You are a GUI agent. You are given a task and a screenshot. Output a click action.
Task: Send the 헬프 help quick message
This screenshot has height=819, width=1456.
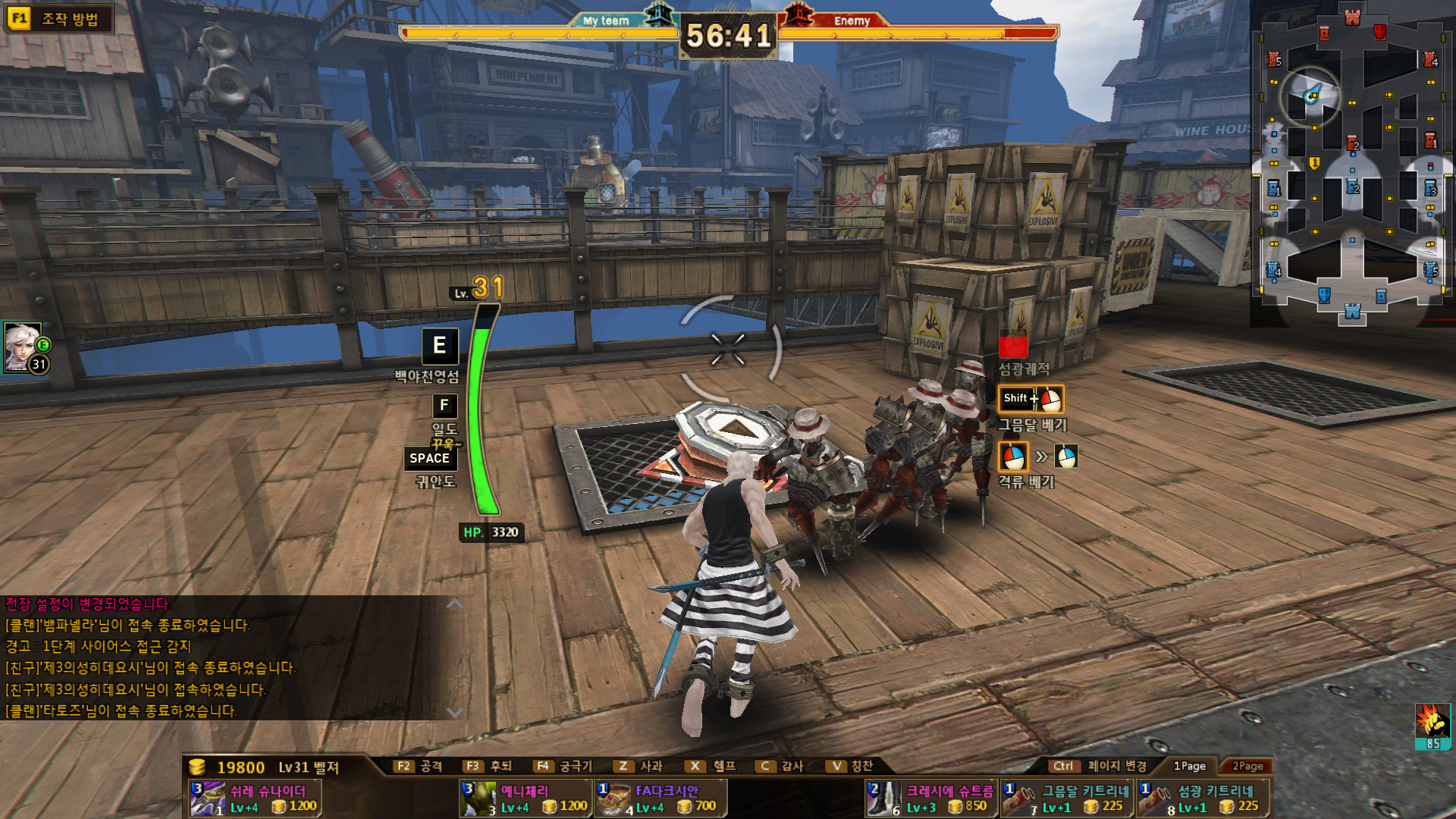click(x=712, y=766)
